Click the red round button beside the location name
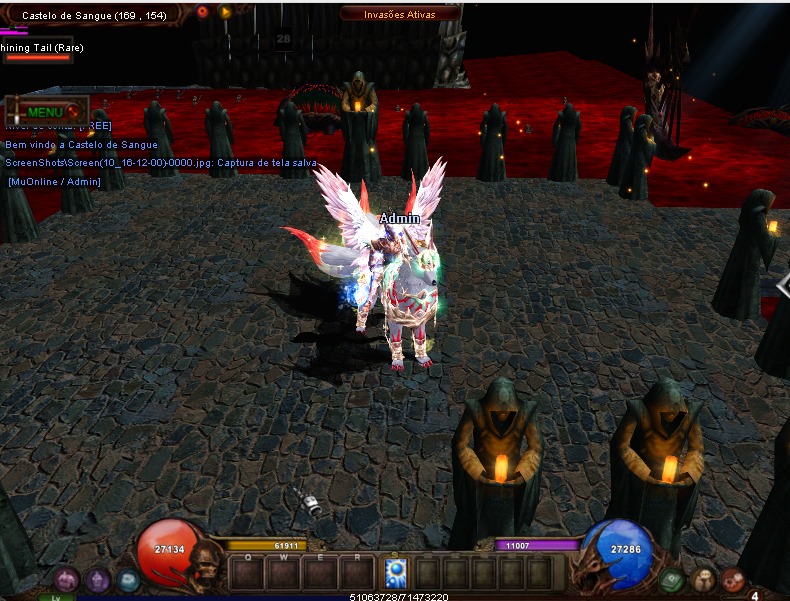The image size is (790, 601). click(x=203, y=12)
